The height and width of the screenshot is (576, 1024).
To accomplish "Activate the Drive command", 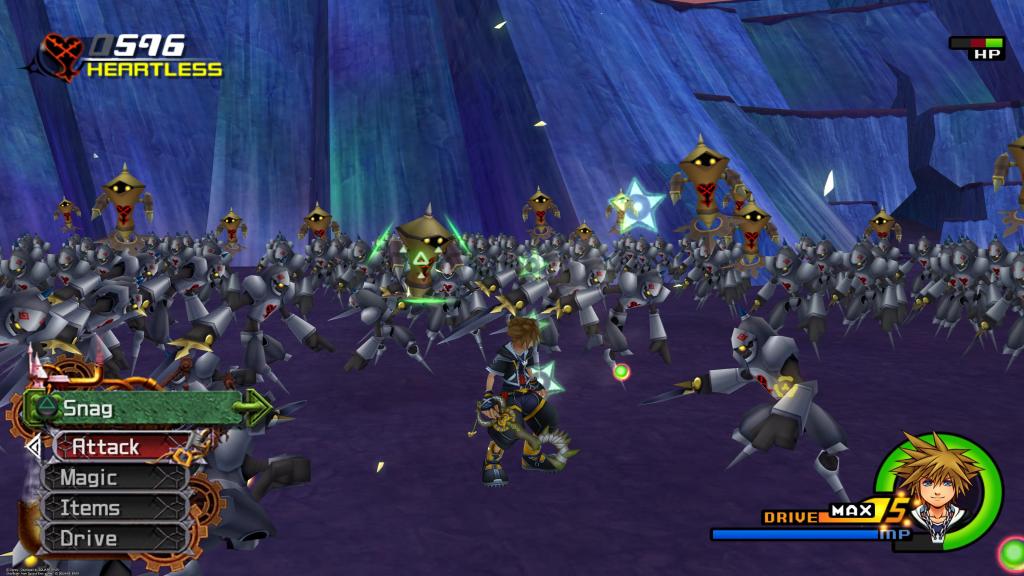I will [112, 538].
